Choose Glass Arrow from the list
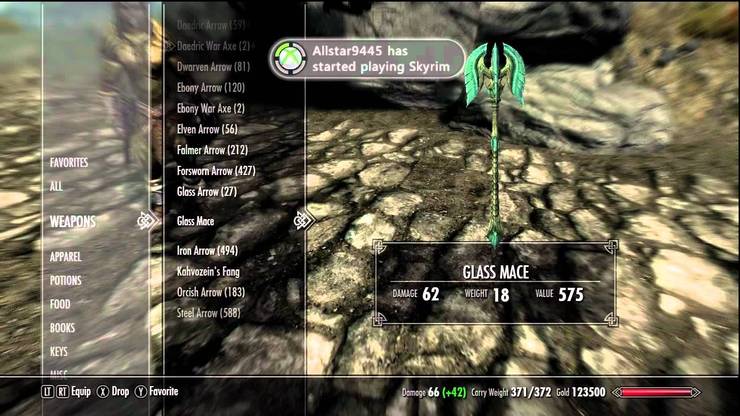740x416 pixels. [x=207, y=191]
